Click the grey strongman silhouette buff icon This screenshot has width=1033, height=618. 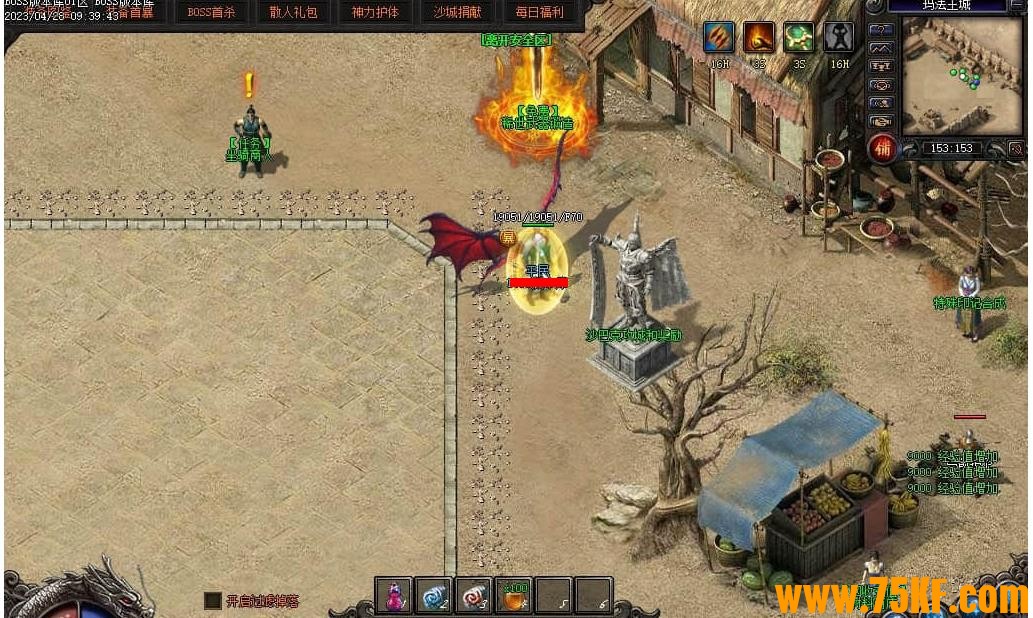pyautogui.click(x=838, y=38)
